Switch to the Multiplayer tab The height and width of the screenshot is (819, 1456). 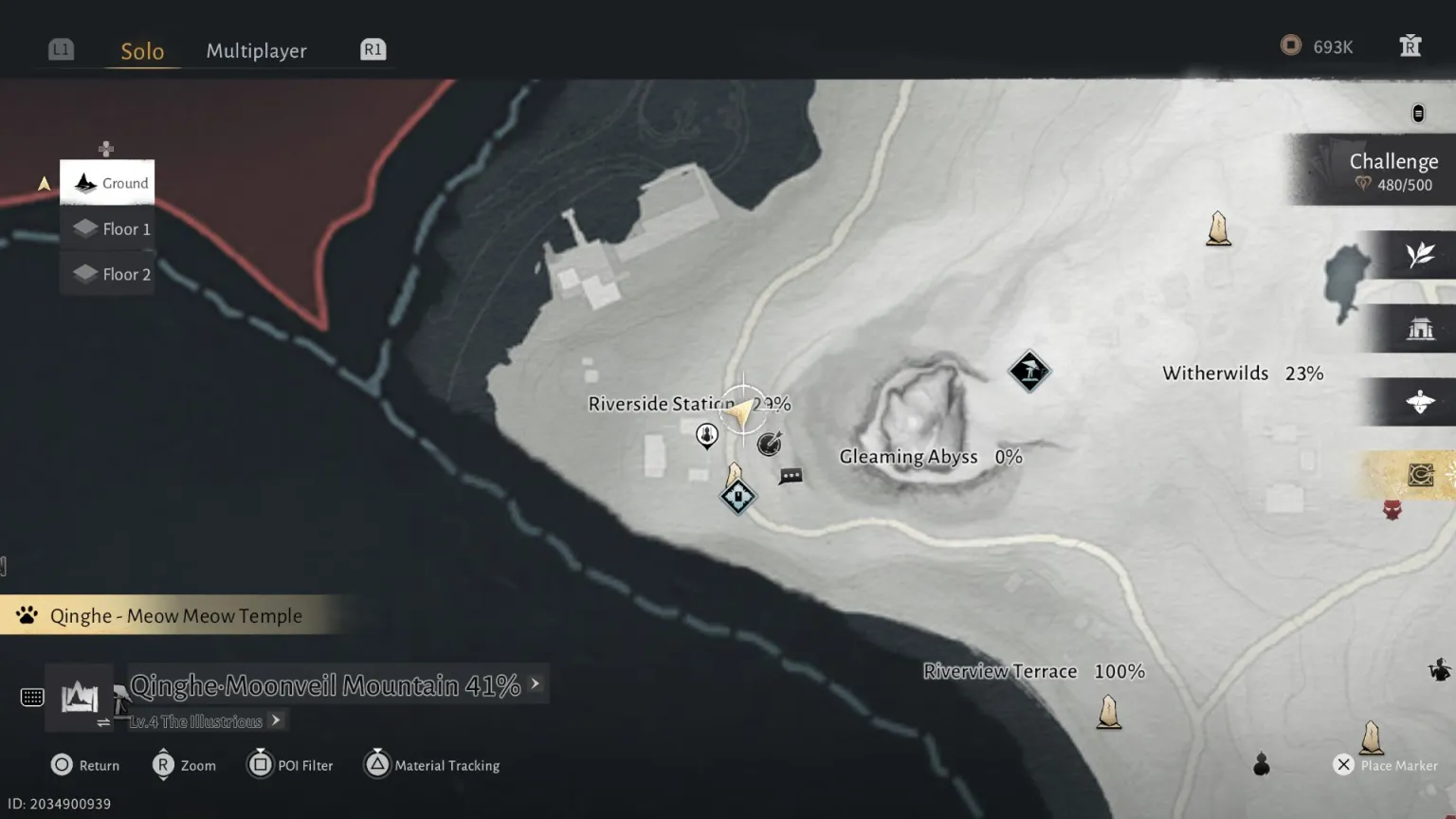(256, 51)
